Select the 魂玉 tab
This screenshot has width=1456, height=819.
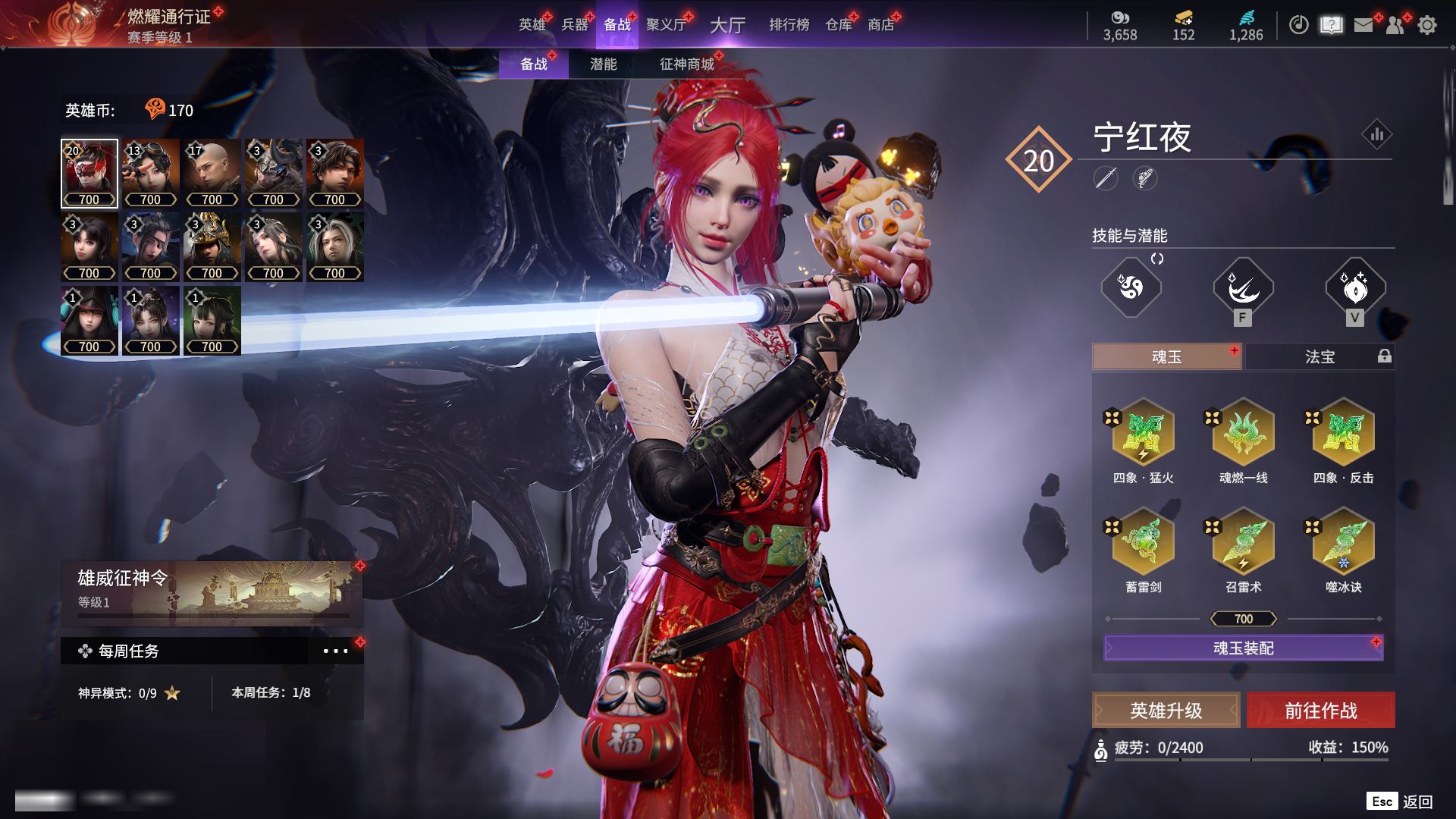click(x=1166, y=356)
